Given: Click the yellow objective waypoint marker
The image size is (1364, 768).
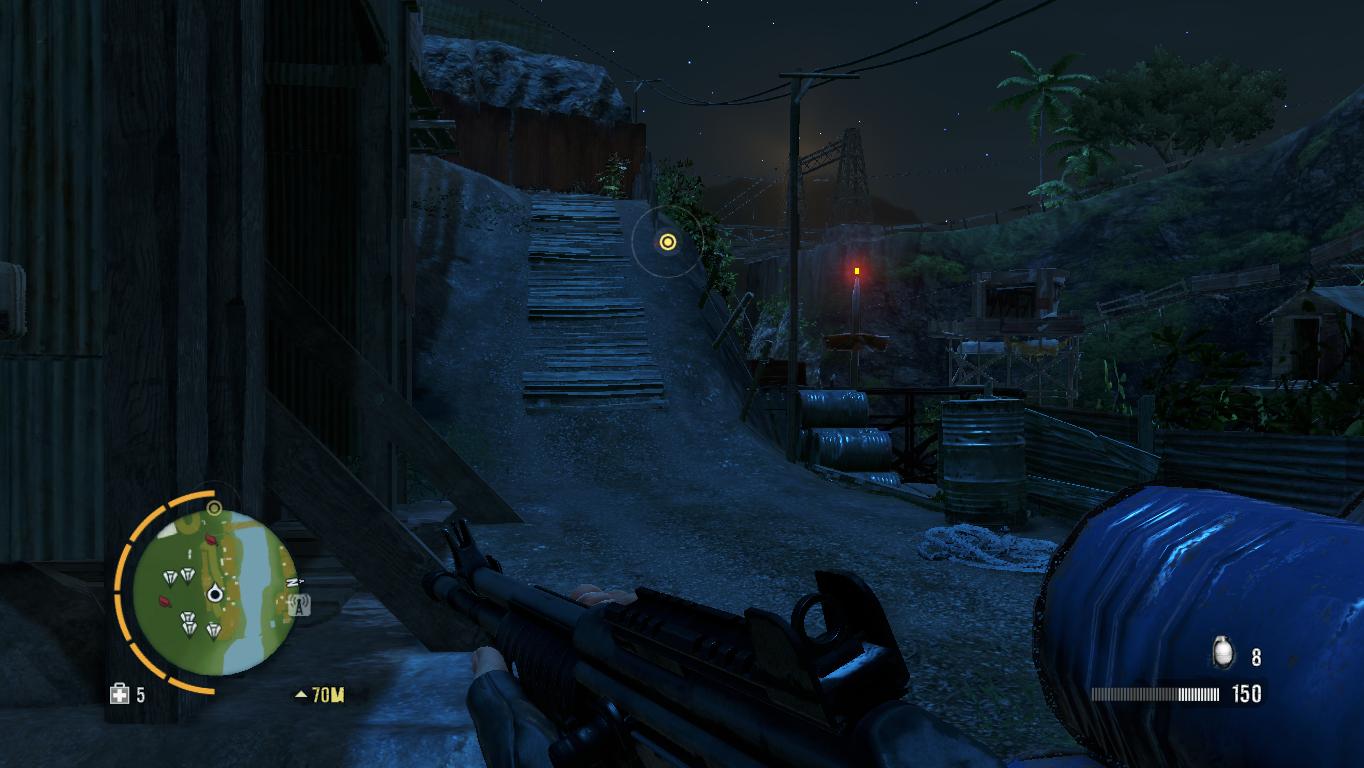Looking at the screenshot, I should (x=667, y=241).
